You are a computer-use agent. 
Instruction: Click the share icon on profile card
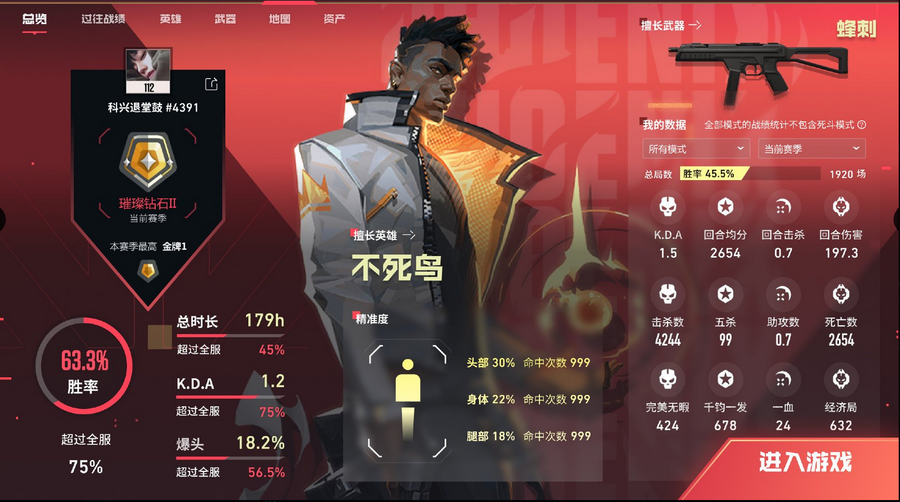[211, 84]
